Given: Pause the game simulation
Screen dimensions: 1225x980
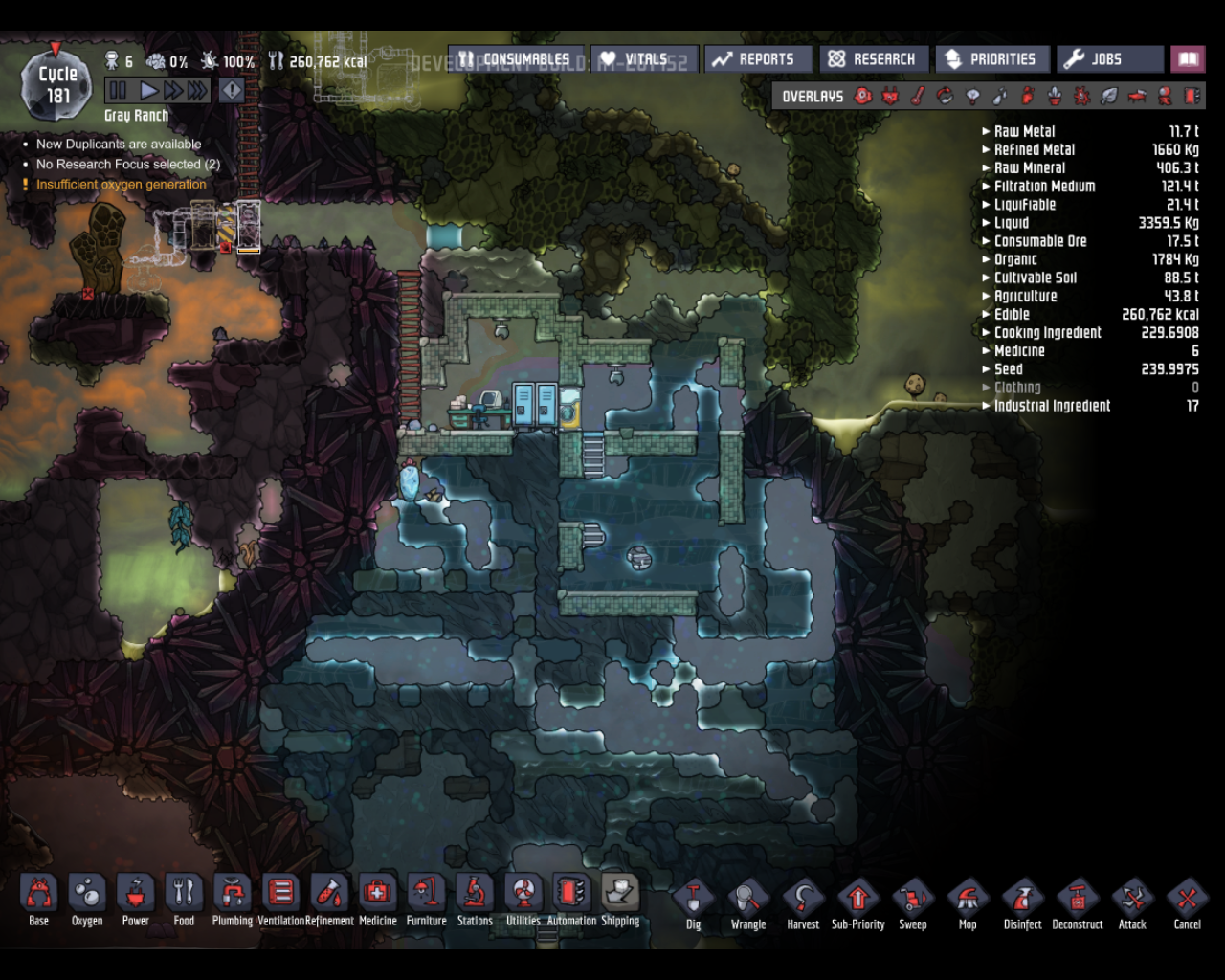Looking at the screenshot, I should (118, 89).
